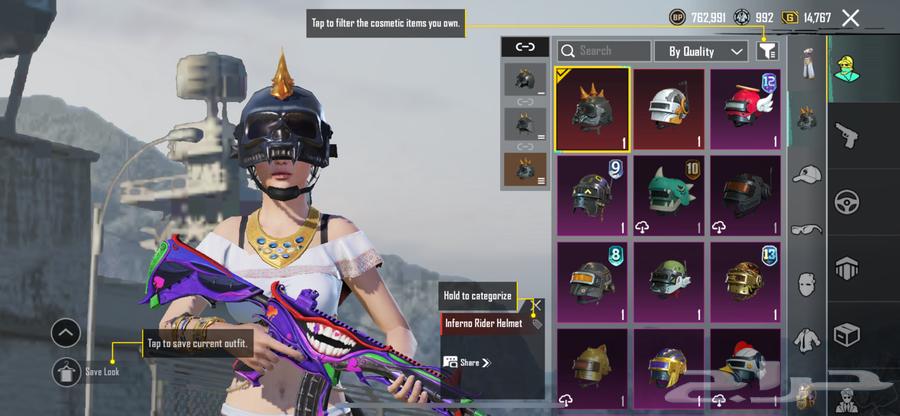This screenshot has width=900, height=416.
Task: Open the crate box tab
Action: click(846, 331)
